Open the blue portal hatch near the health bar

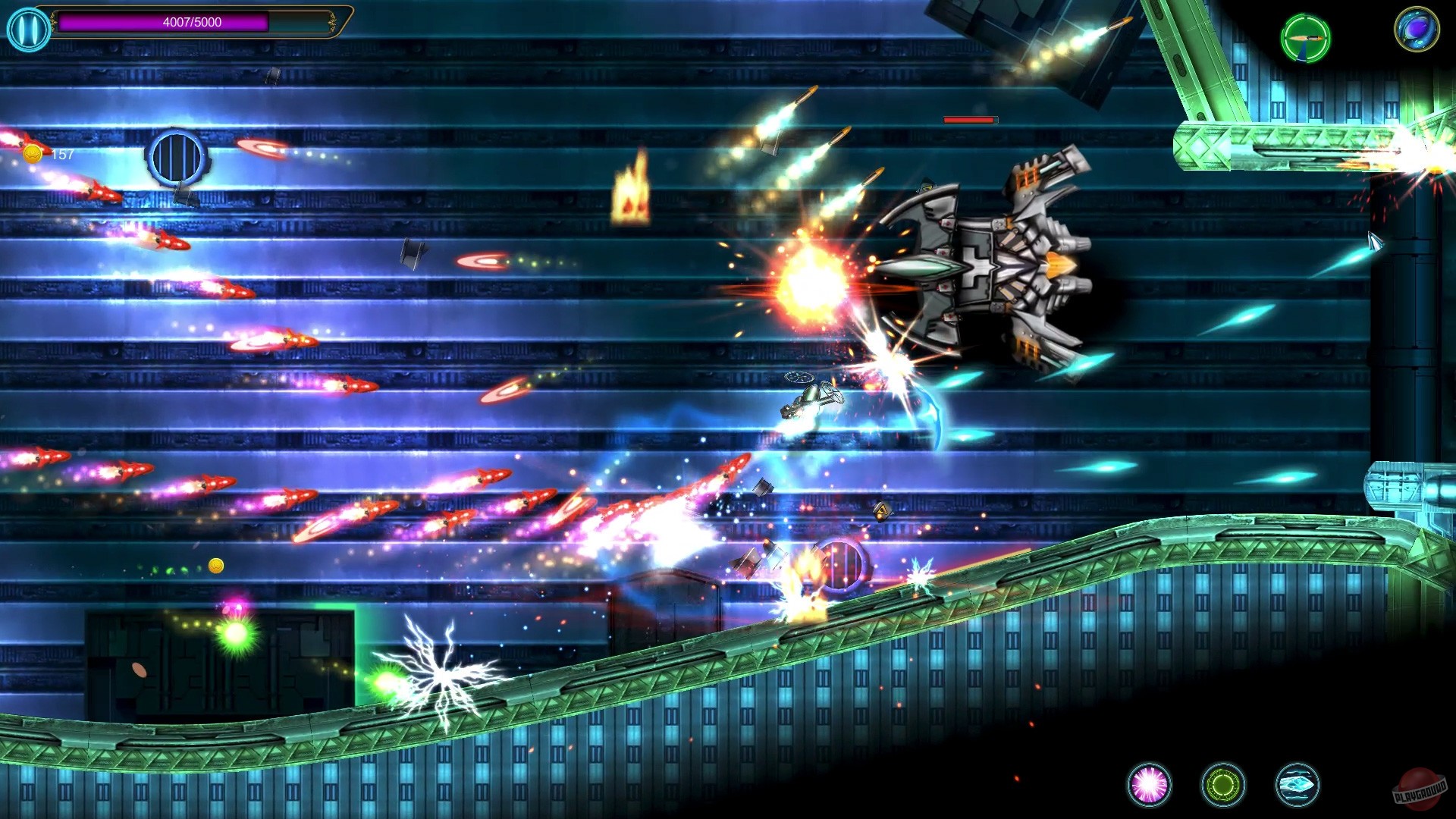pos(175,155)
